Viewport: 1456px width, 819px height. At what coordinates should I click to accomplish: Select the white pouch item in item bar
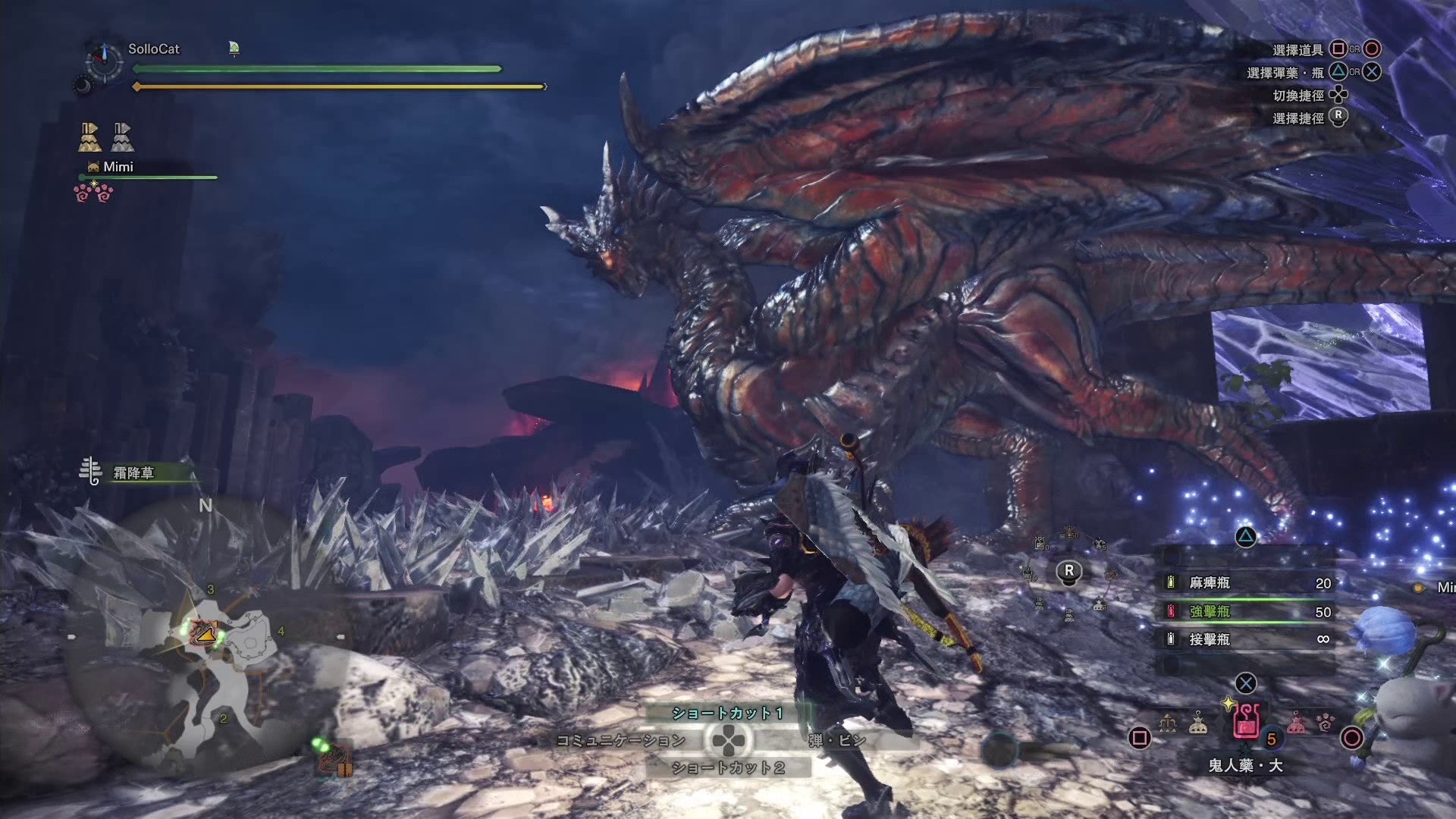pos(1198,723)
